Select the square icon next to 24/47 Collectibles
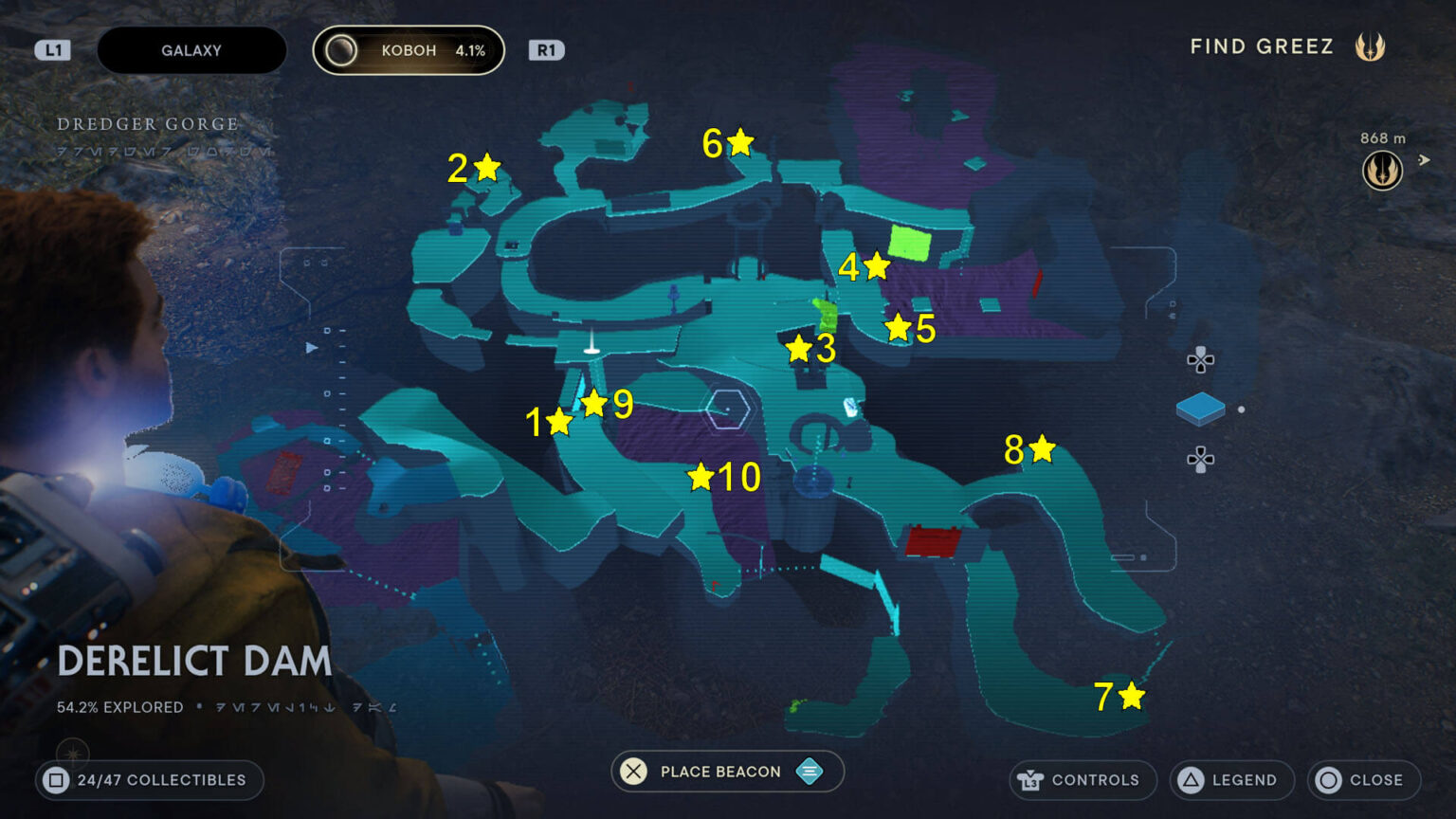 point(59,780)
